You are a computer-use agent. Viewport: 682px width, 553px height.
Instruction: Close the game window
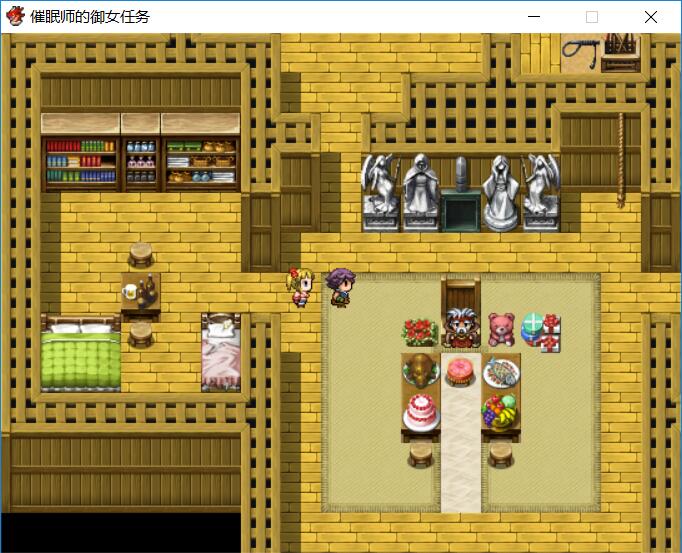[651, 17]
